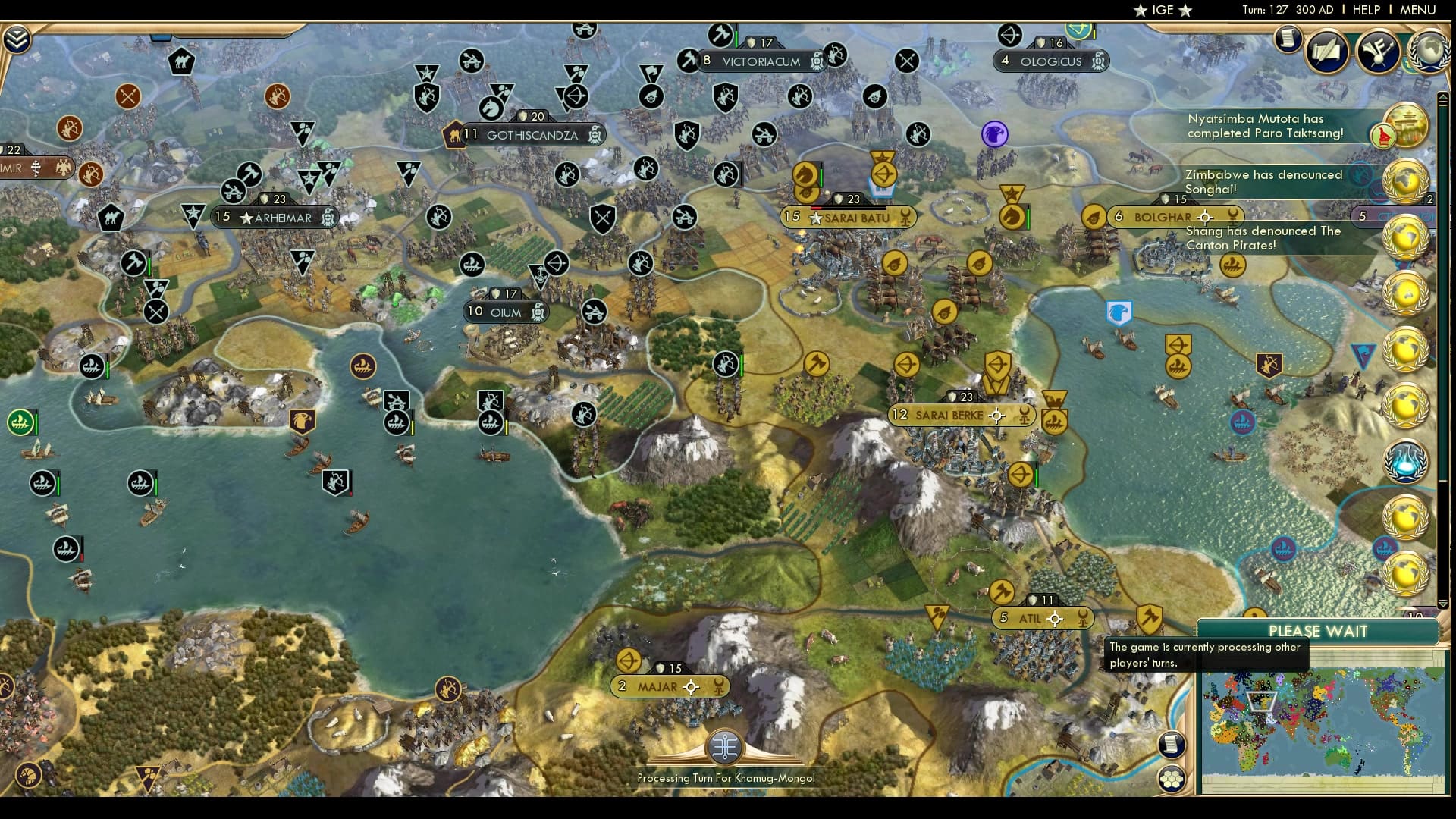Toggle Strategic View with the hex grid icon

coord(1170,780)
